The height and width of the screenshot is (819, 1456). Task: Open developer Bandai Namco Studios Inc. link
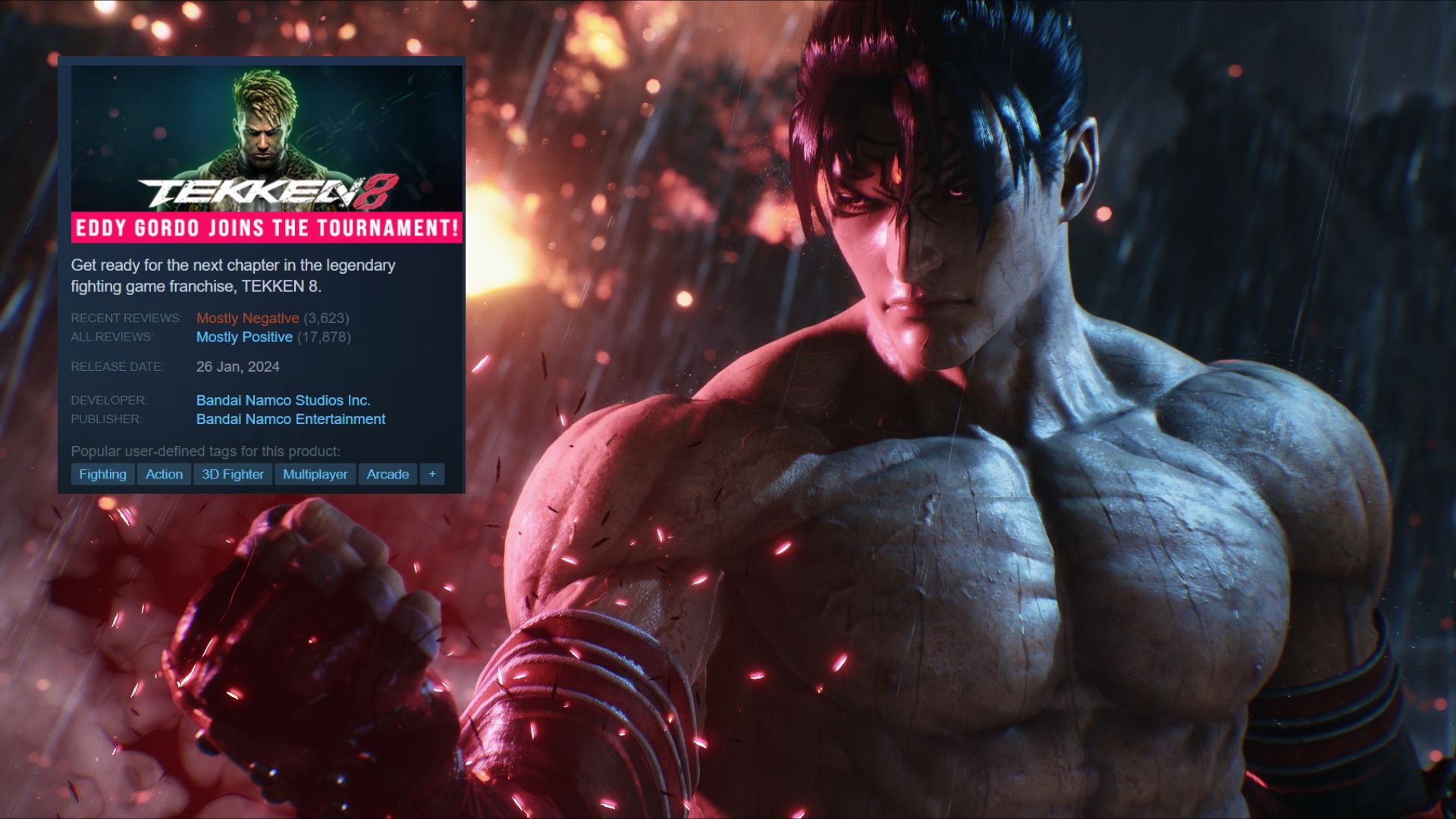pyautogui.click(x=283, y=400)
